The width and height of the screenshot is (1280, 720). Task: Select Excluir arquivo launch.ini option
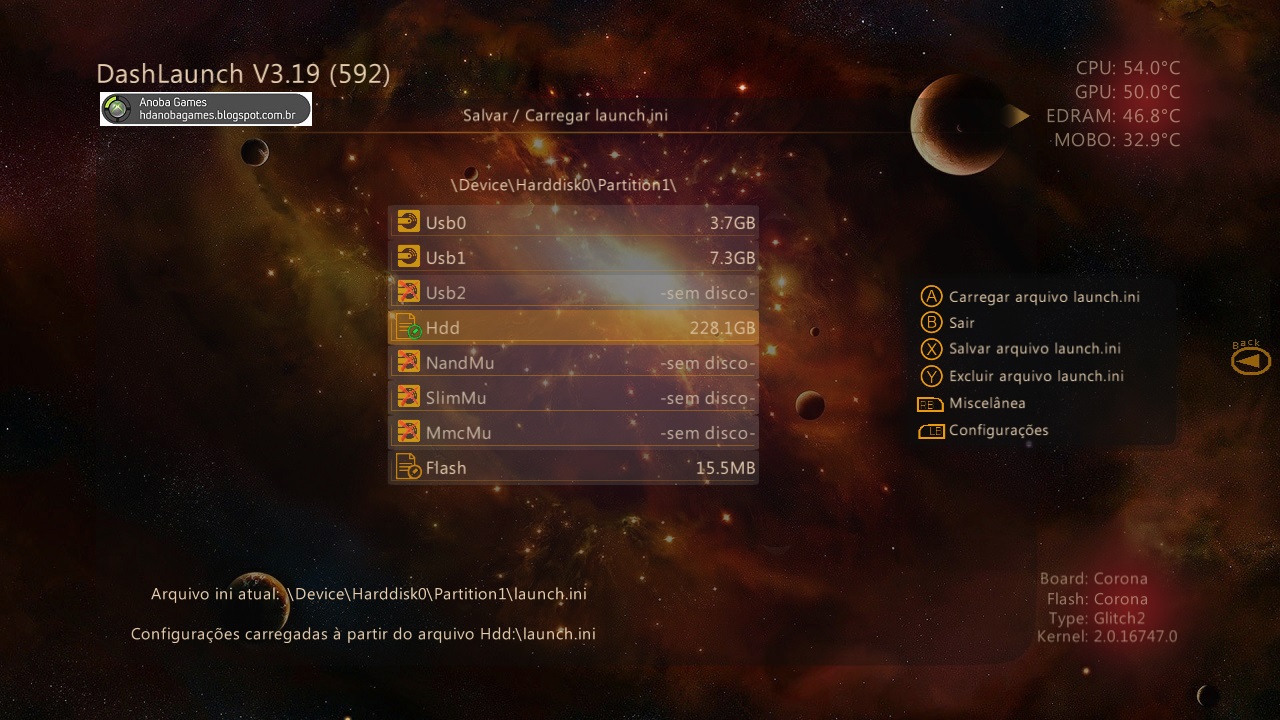[1037, 376]
